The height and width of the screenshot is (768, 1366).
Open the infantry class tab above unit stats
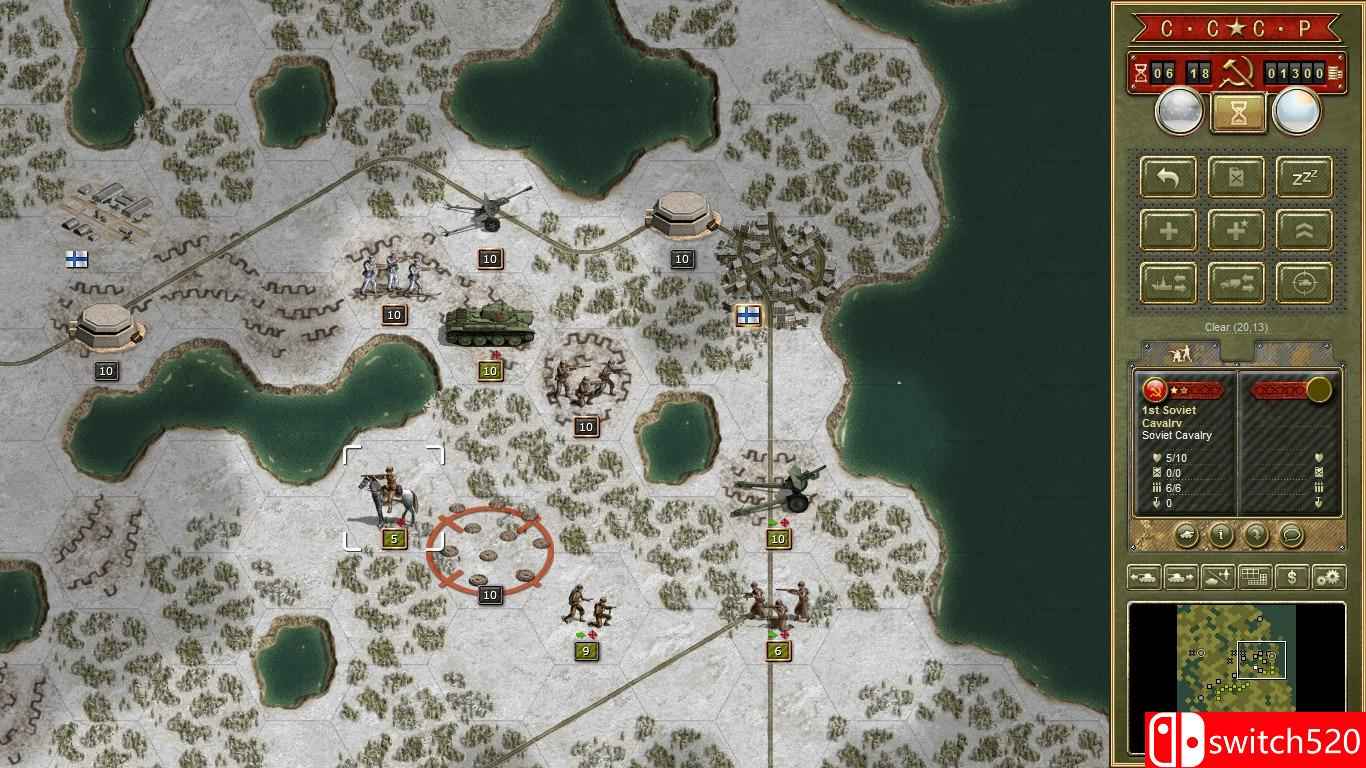[x=1181, y=351]
